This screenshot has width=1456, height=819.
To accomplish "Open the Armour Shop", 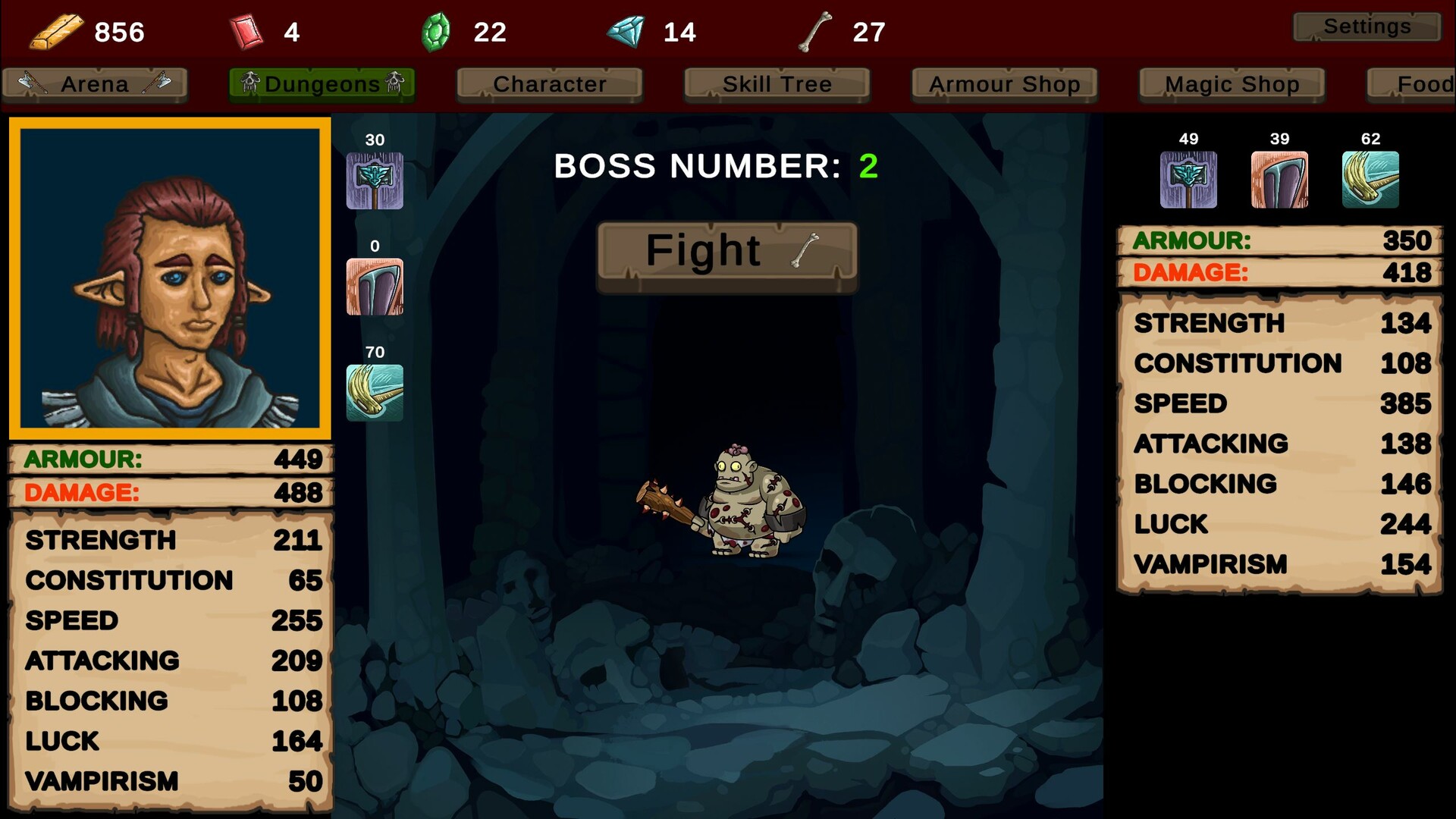I will (x=1003, y=84).
